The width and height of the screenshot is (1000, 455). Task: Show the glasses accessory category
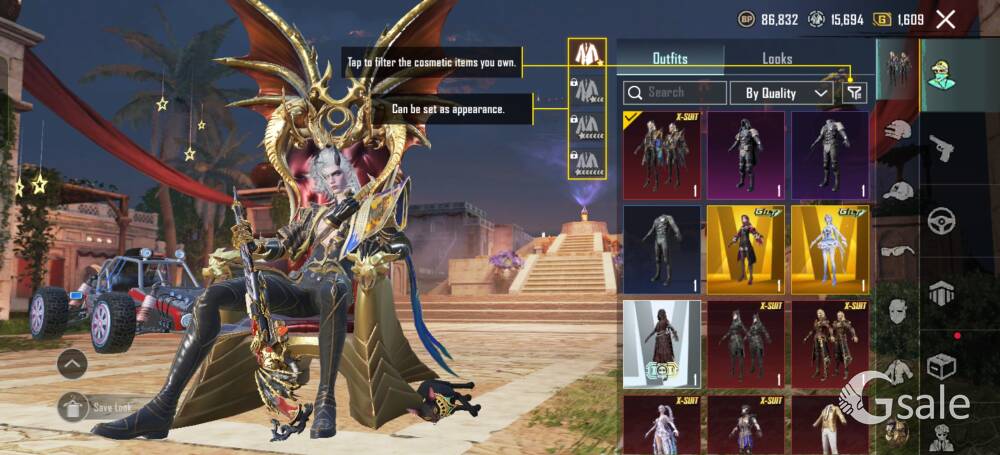pyautogui.click(x=898, y=250)
